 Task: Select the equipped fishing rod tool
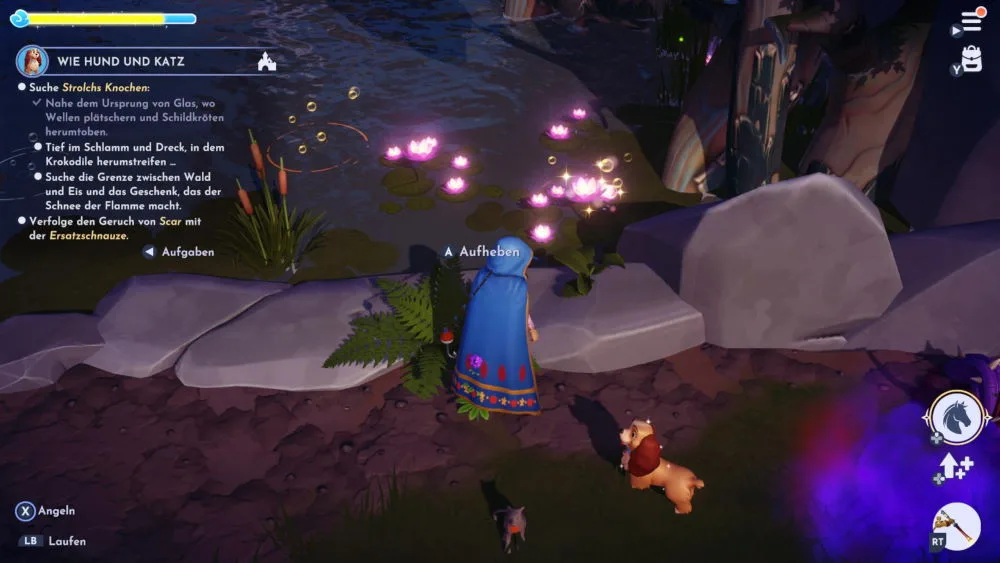click(957, 526)
